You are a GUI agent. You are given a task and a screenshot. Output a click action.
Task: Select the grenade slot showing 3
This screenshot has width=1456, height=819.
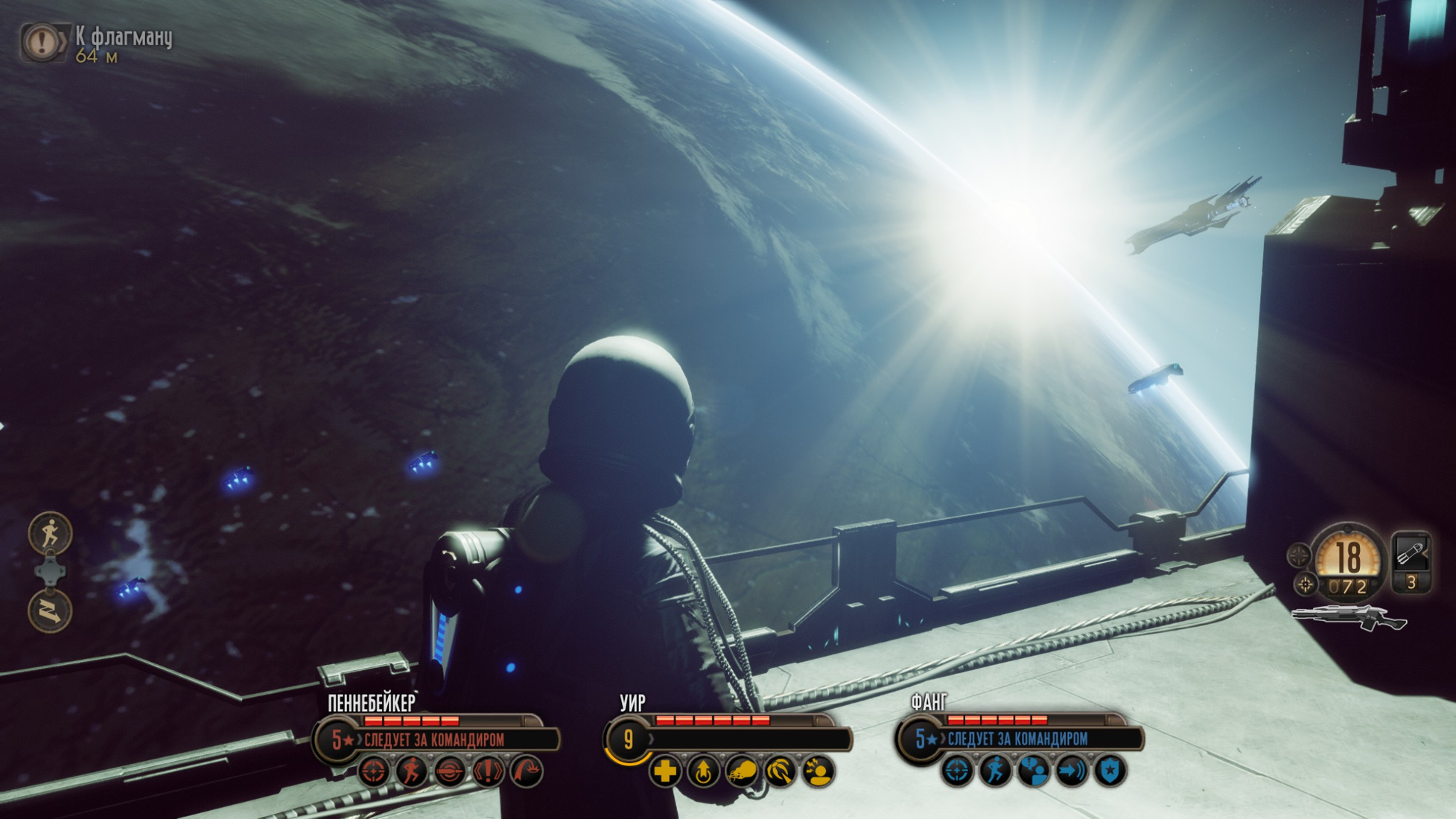pos(1411,562)
